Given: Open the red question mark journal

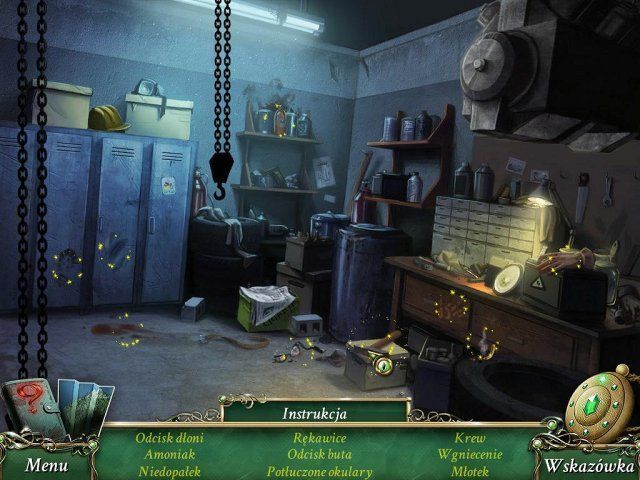Looking at the screenshot, I should point(32,414).
